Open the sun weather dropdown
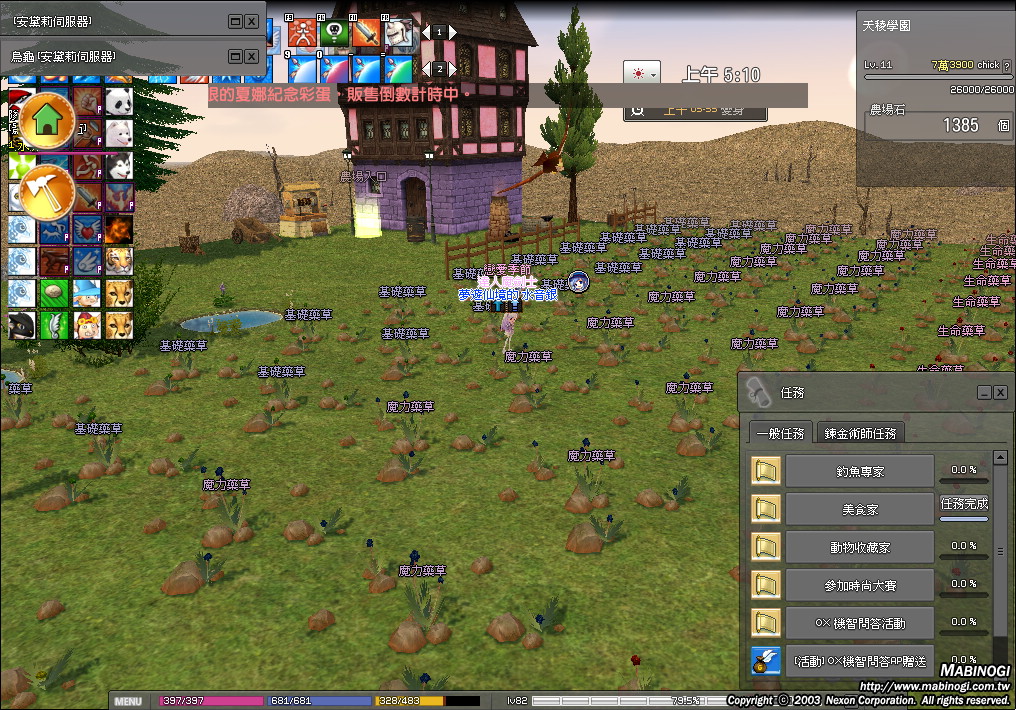 pos(641,74)
